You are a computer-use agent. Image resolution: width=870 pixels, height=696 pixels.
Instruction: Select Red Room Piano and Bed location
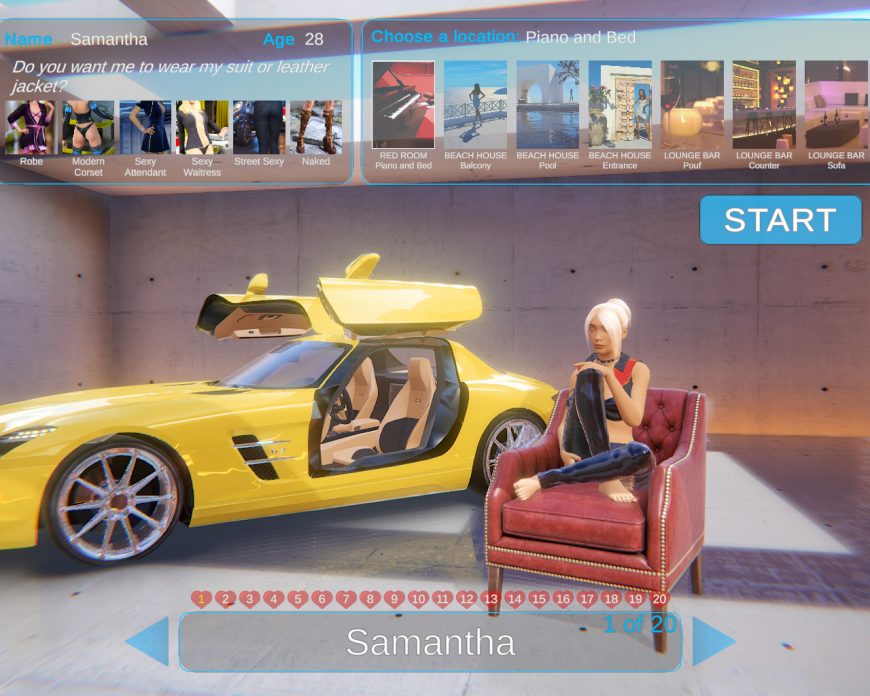[404, 105]
